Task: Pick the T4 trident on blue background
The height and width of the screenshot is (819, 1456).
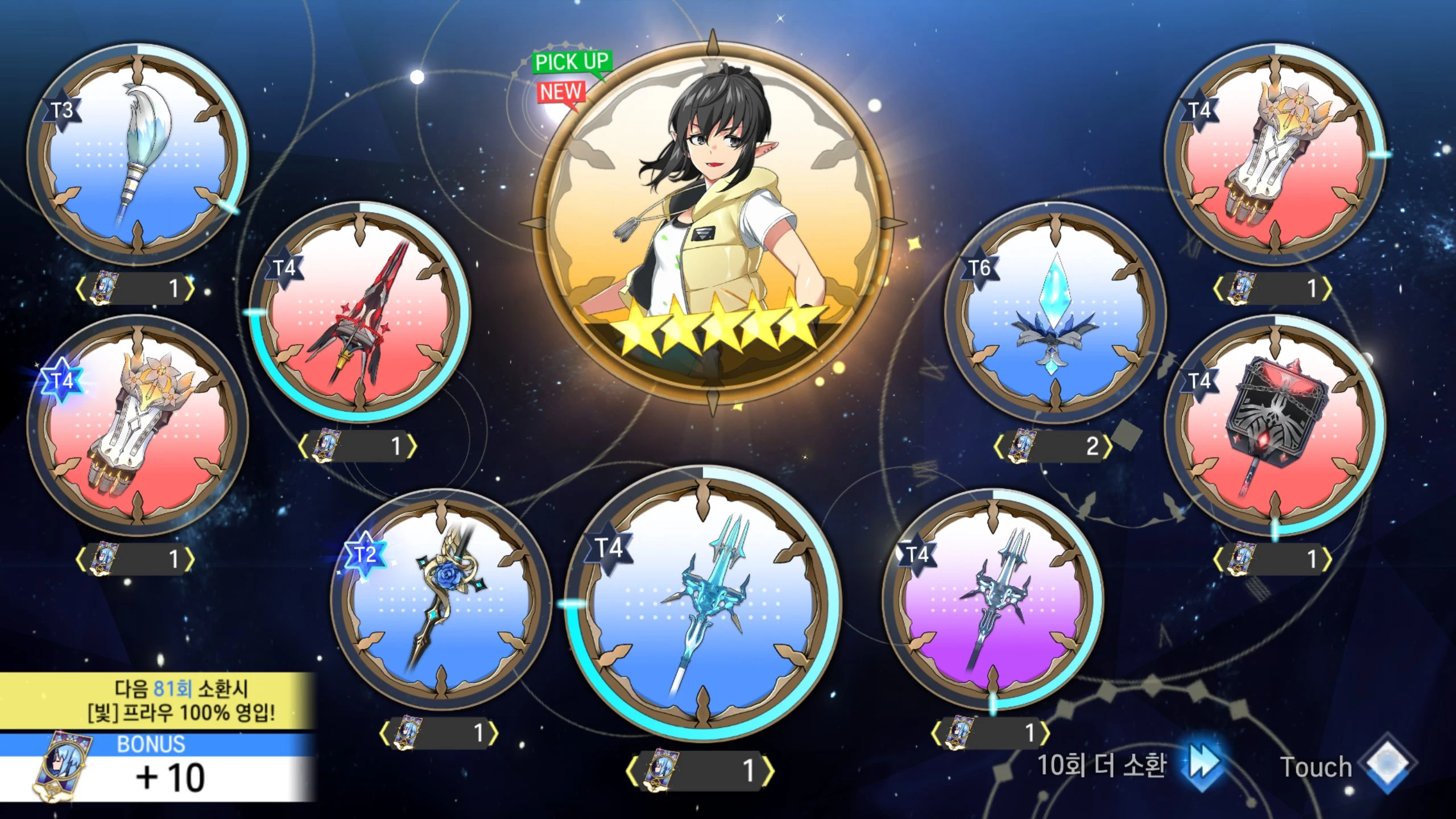Action: click(x=702, y=603)
